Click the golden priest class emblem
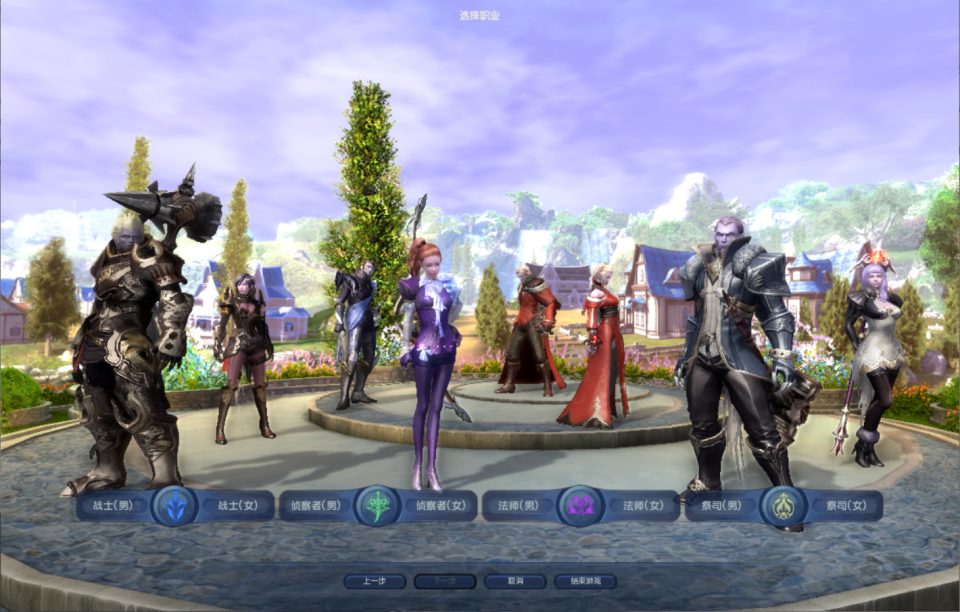960x612 pixels. pyautogui.click(x=783, y=506)
